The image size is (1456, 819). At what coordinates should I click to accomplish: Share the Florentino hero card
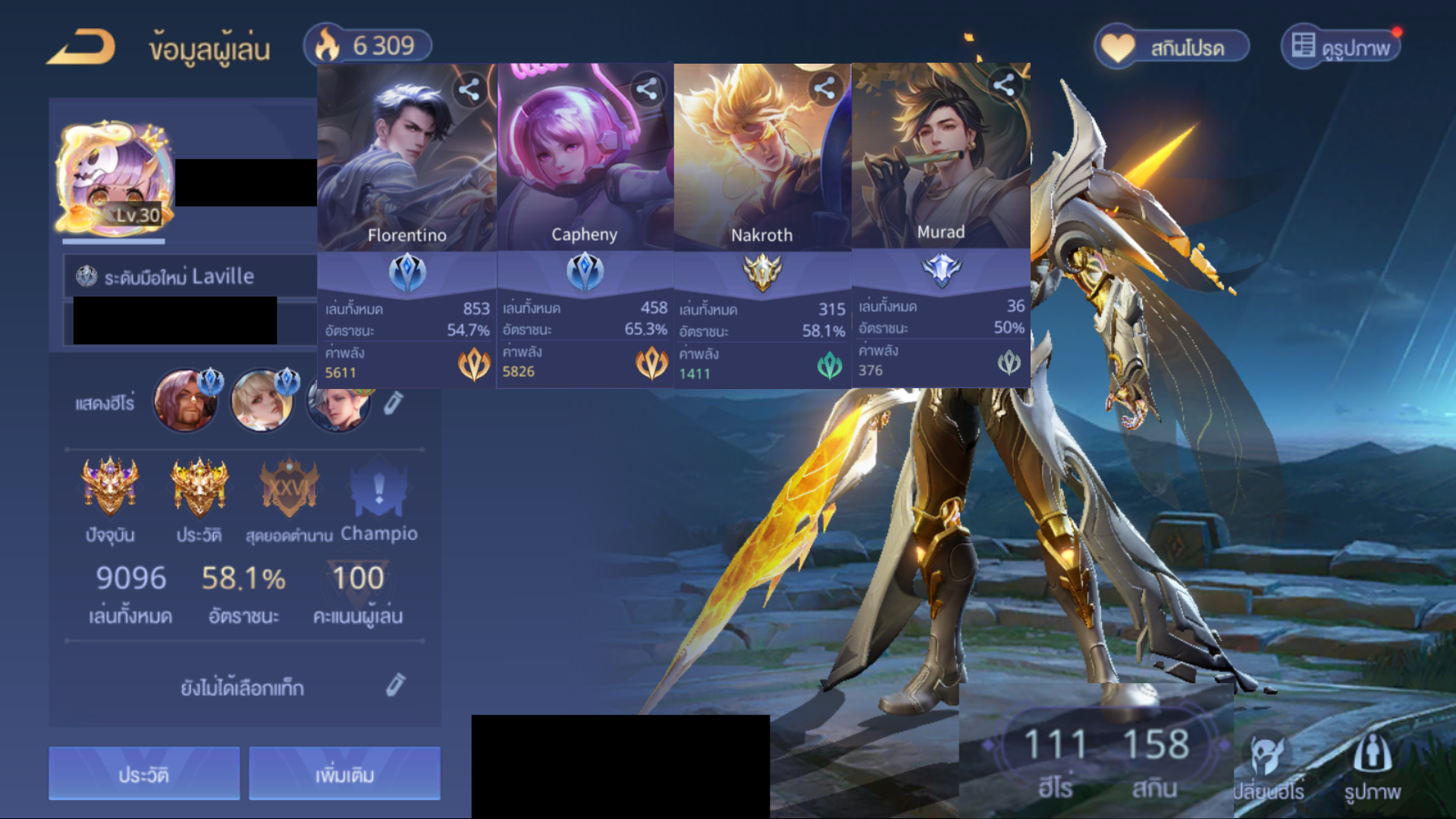coord(469,89)
